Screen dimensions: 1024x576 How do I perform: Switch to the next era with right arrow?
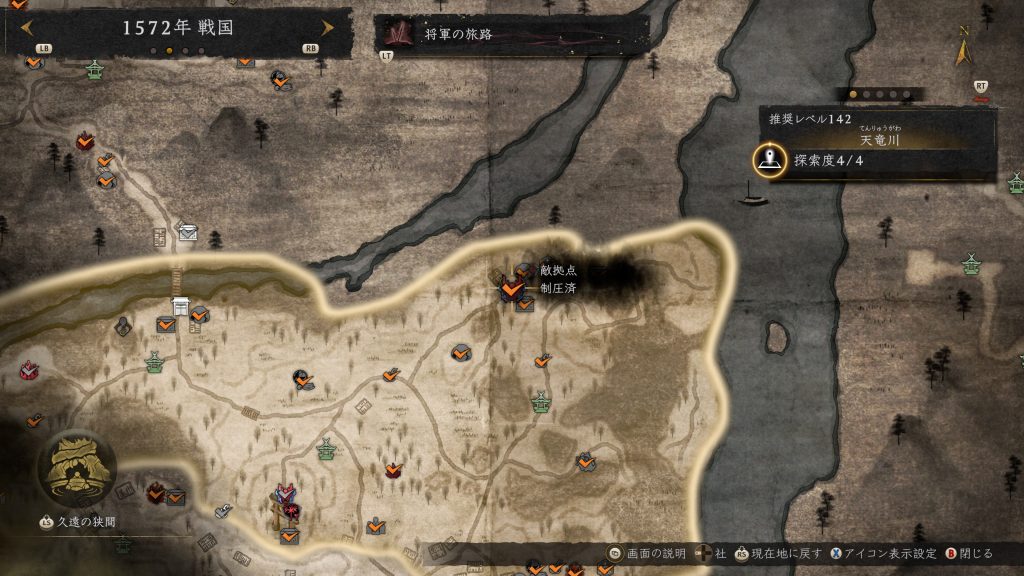326,28
